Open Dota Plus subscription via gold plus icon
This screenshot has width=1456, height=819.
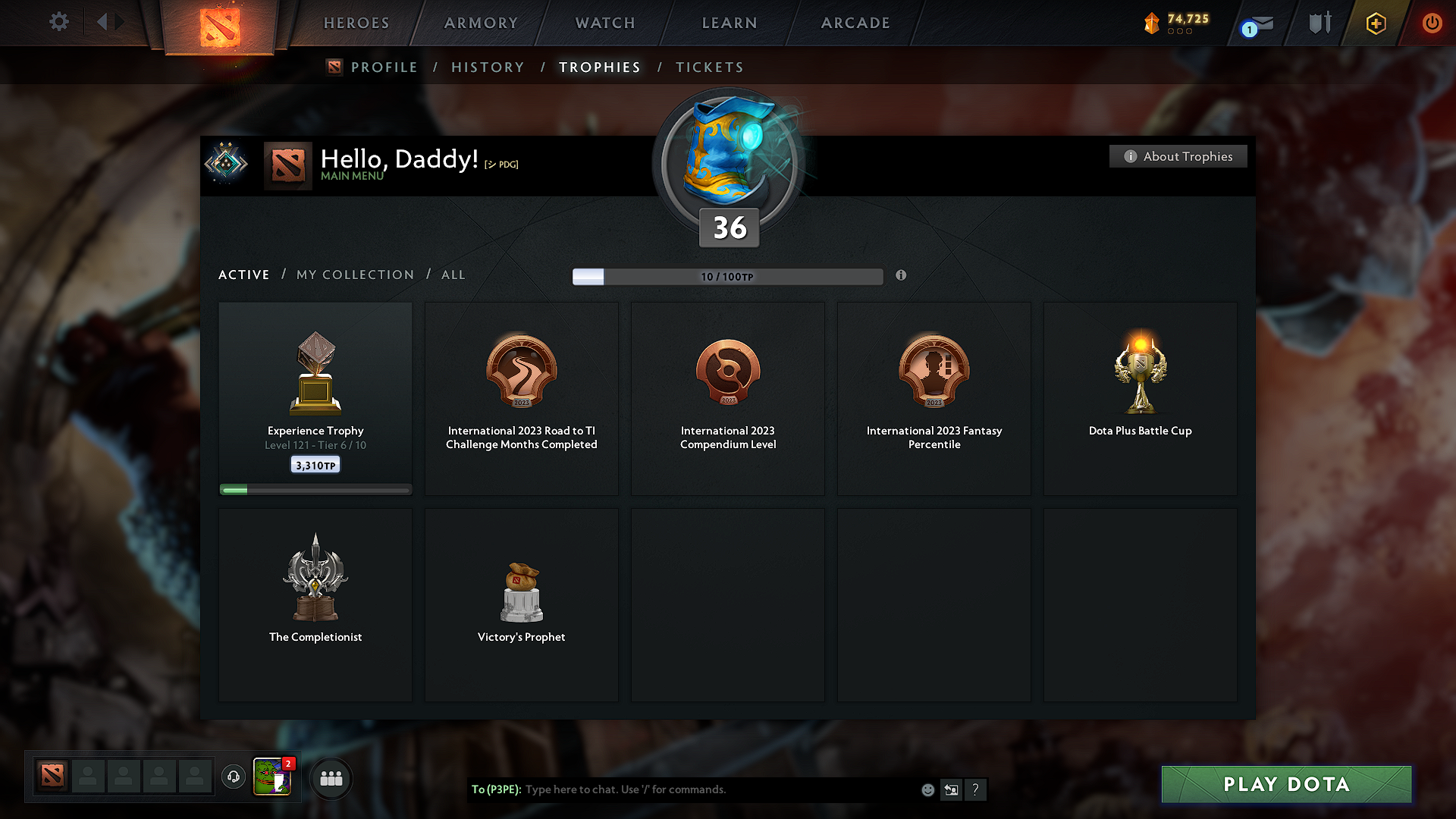click(1375, 24)
